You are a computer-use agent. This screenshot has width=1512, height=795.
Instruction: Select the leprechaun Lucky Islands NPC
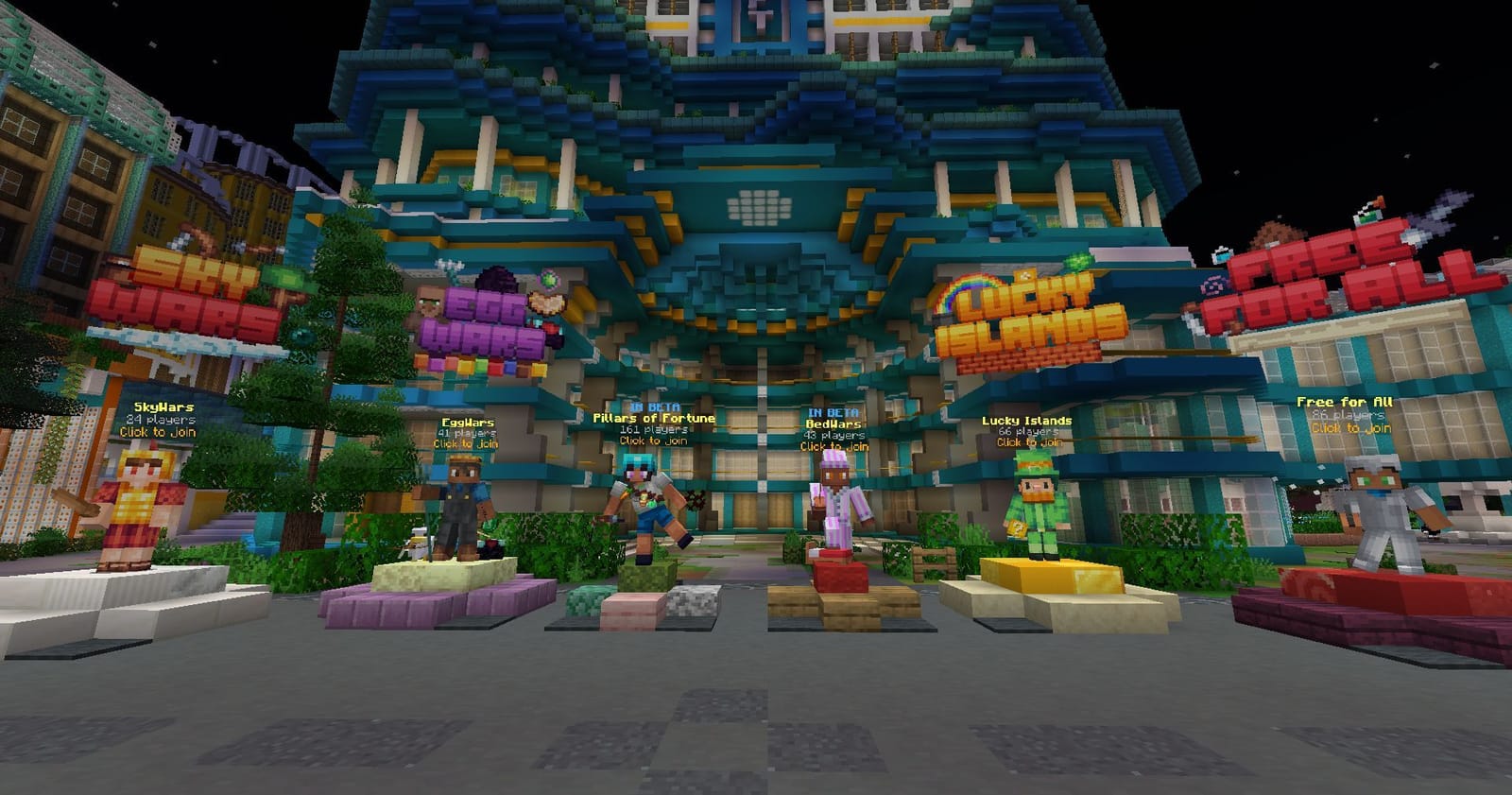(1037, 506)
